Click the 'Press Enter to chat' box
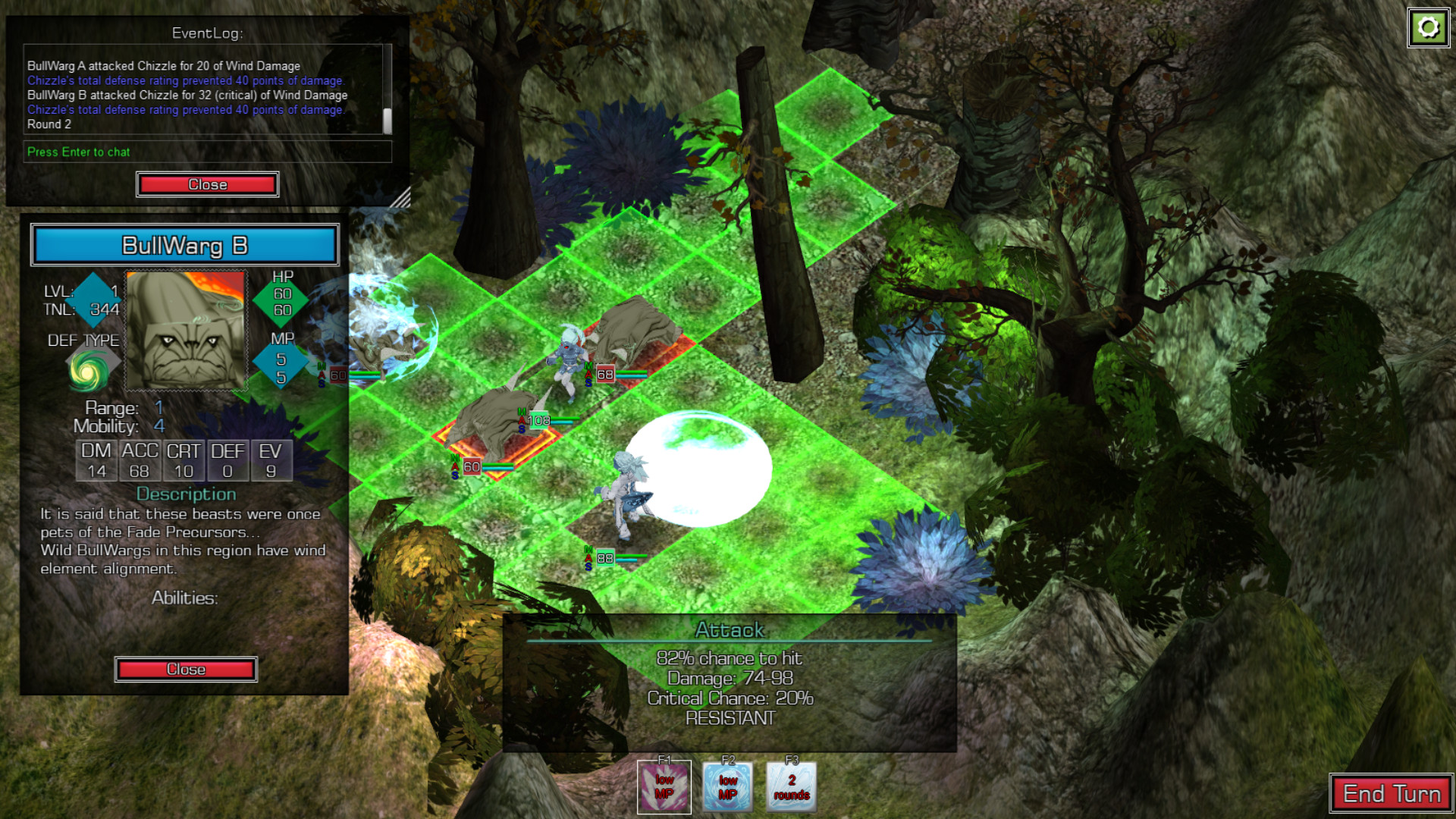The height and width of the screenshot is (819, 1456). pos(207,152)
